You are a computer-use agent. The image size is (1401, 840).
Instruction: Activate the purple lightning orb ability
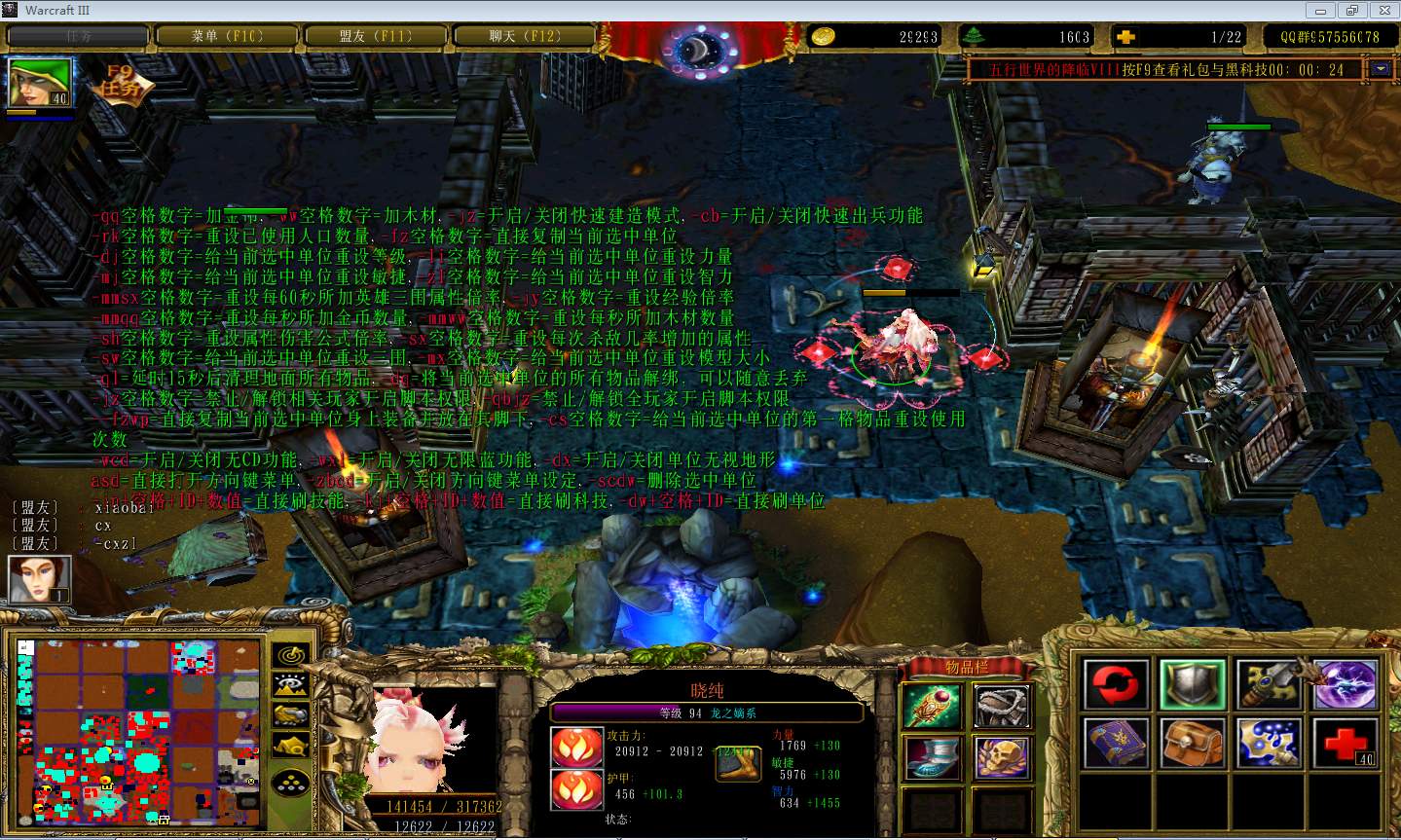click(1346, 684)
